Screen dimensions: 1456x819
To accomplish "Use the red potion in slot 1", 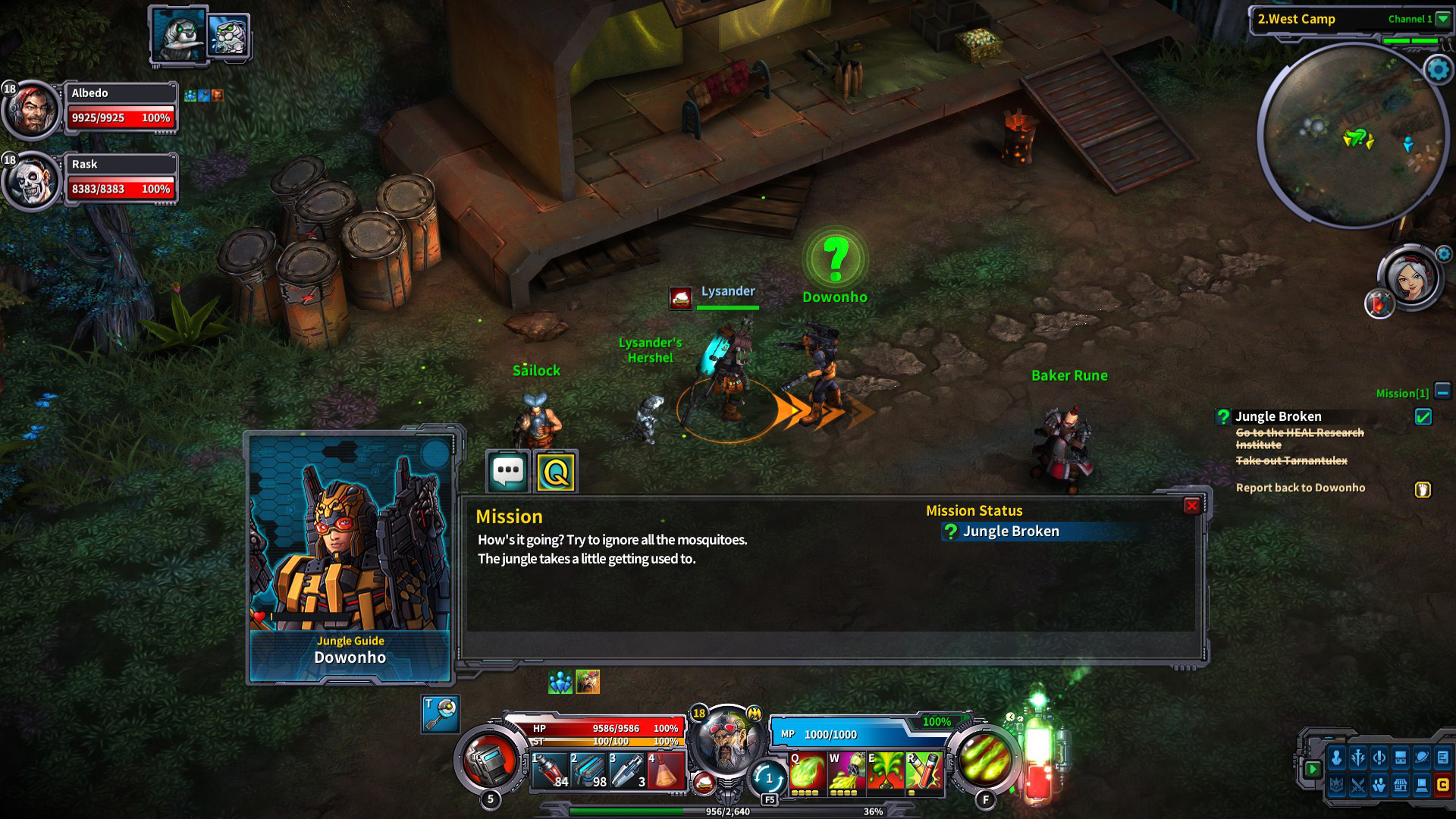I will tap(550, 770).
